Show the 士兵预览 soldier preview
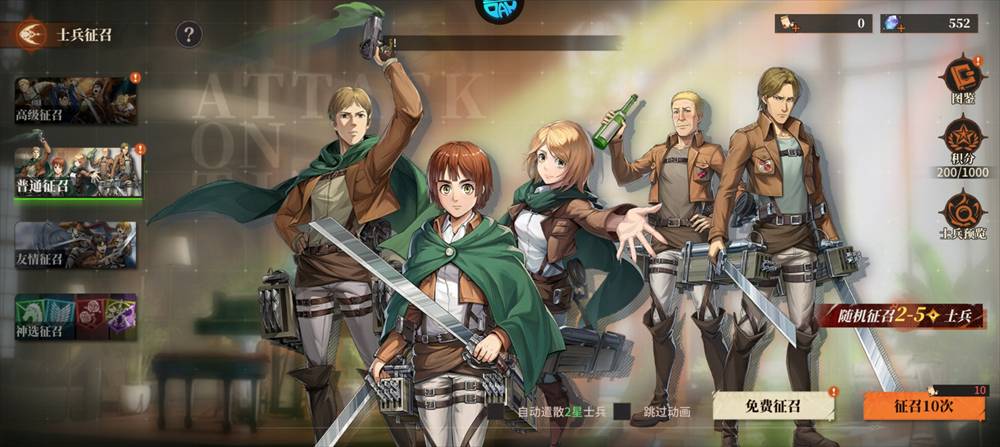 point(963,214)
